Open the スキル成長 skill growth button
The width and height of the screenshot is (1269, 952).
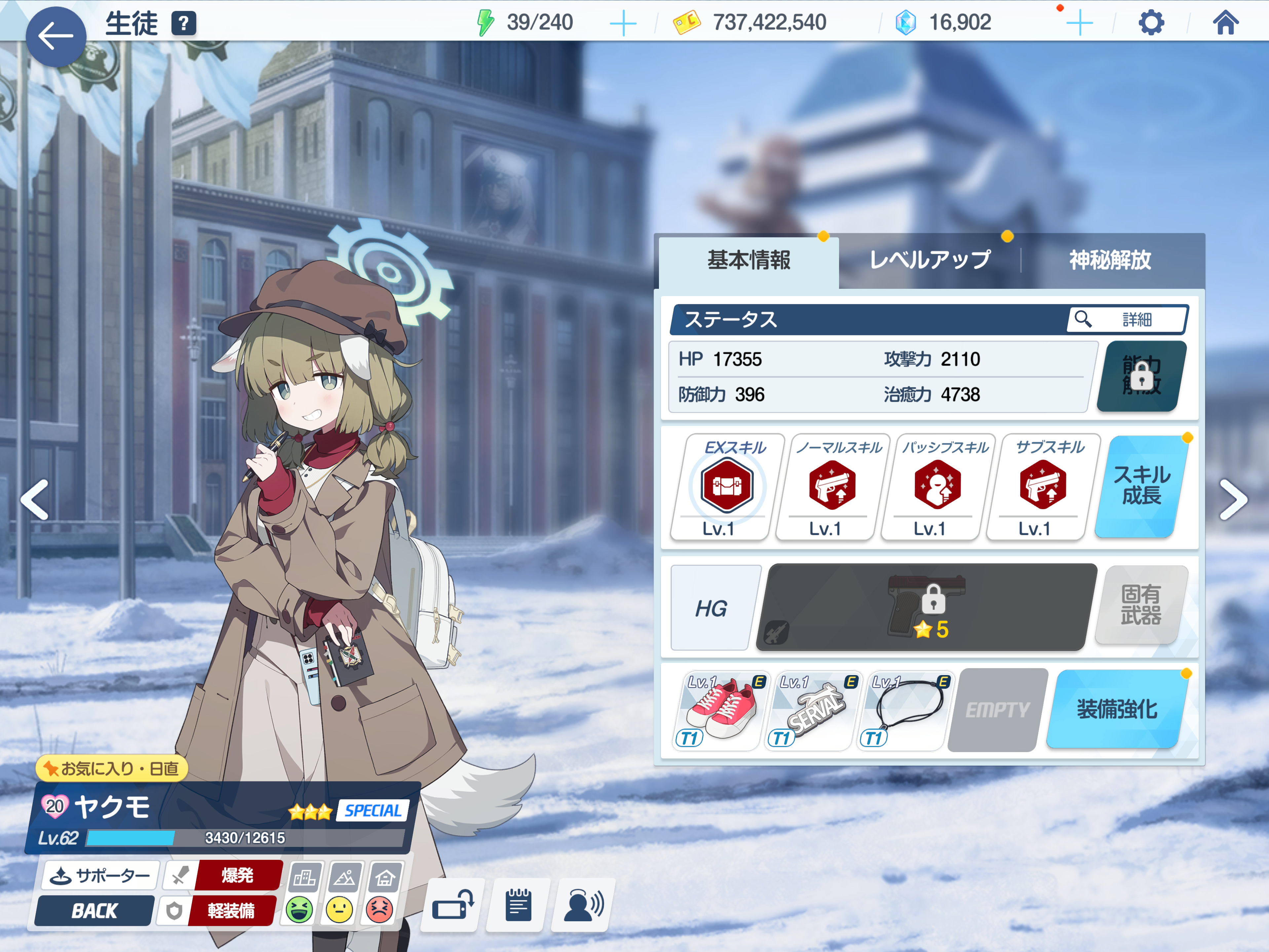pyautogui.click(x=1141, y=486)
